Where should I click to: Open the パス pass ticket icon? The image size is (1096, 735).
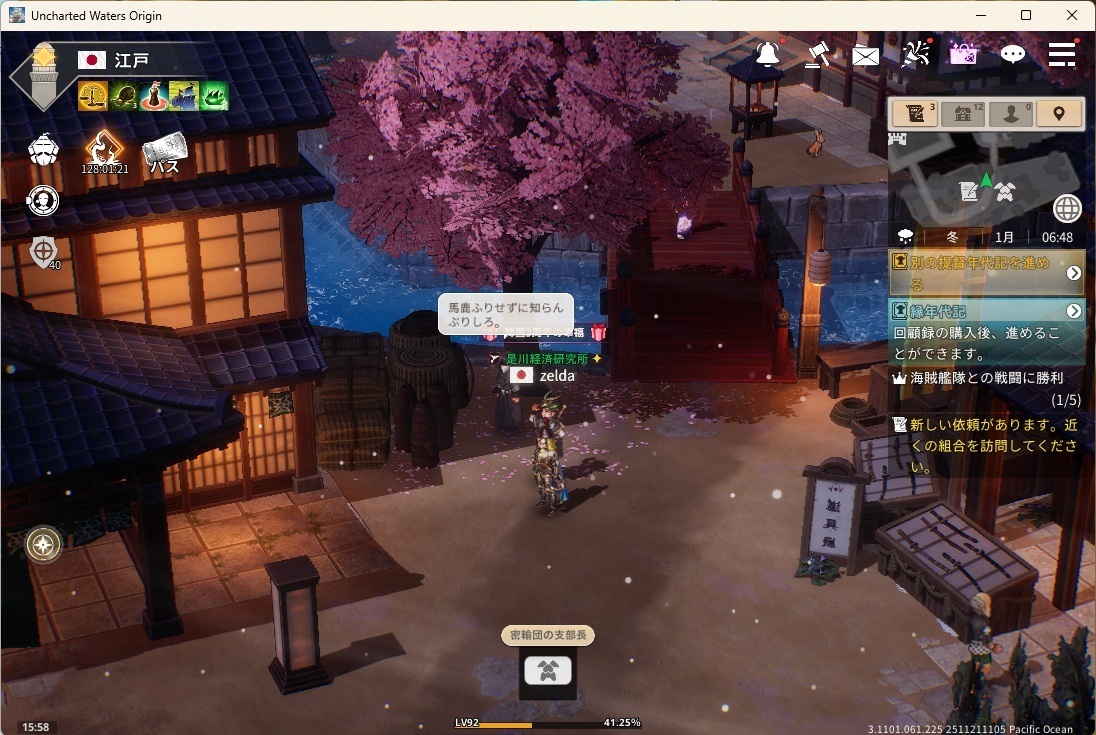click(164, 154)
